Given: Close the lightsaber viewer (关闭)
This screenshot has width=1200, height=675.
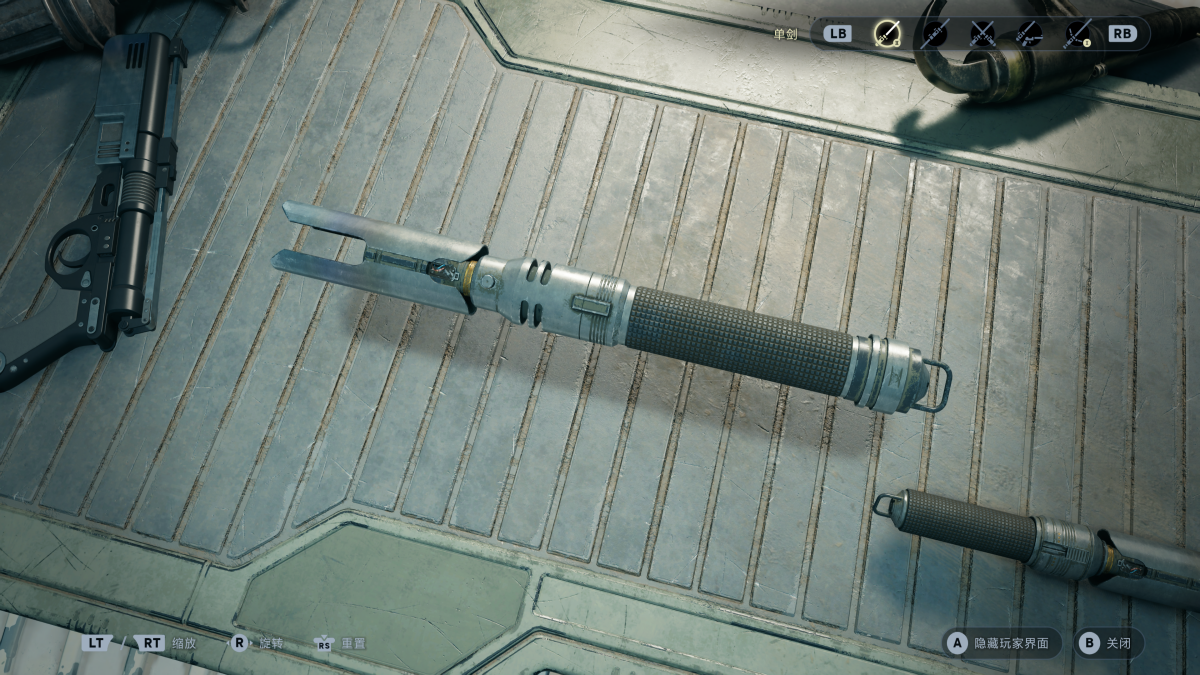Looking at the screenshot, I should click(x=1108, y=643).
